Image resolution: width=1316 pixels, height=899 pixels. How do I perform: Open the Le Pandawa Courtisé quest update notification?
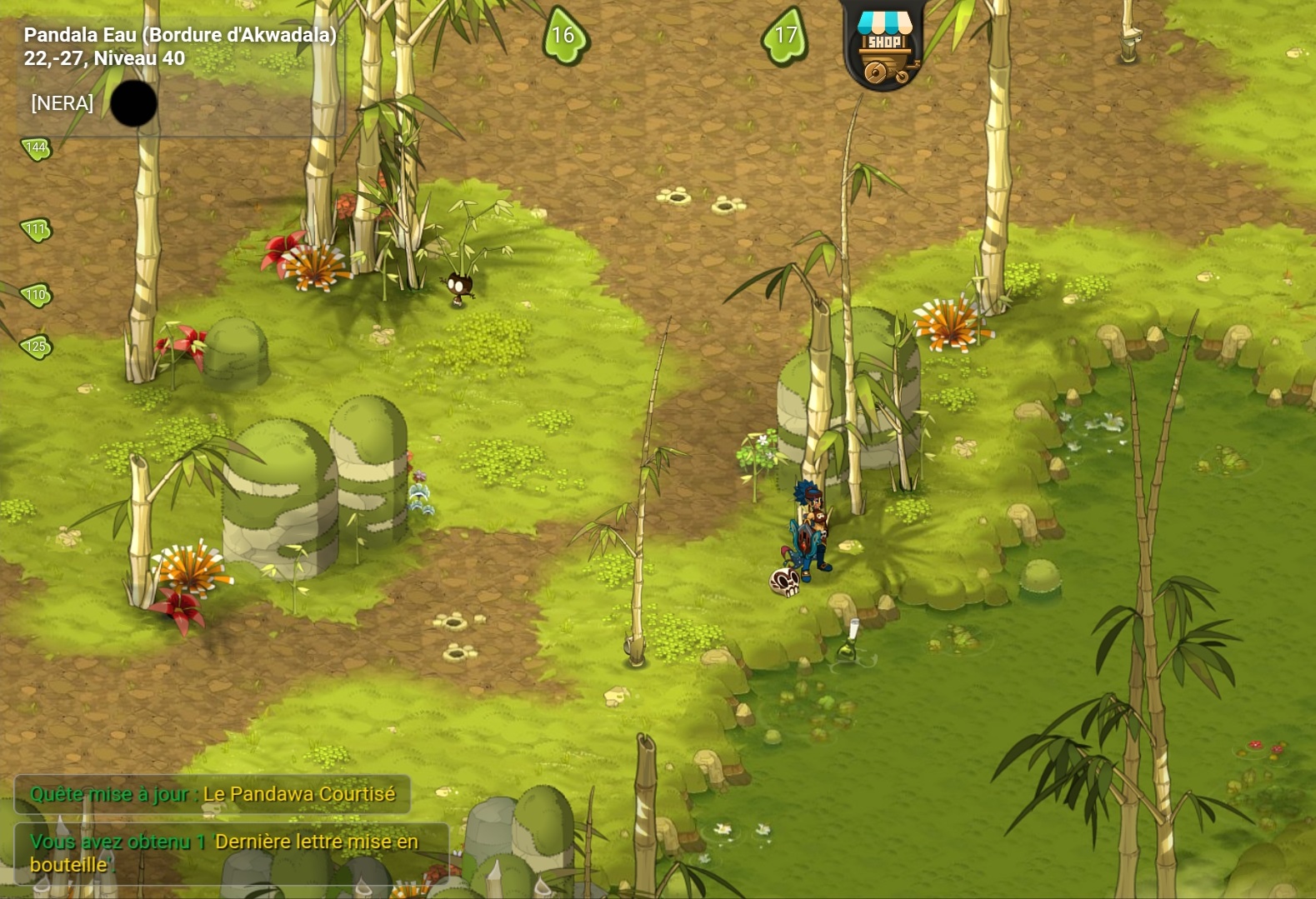click(213, 794)
